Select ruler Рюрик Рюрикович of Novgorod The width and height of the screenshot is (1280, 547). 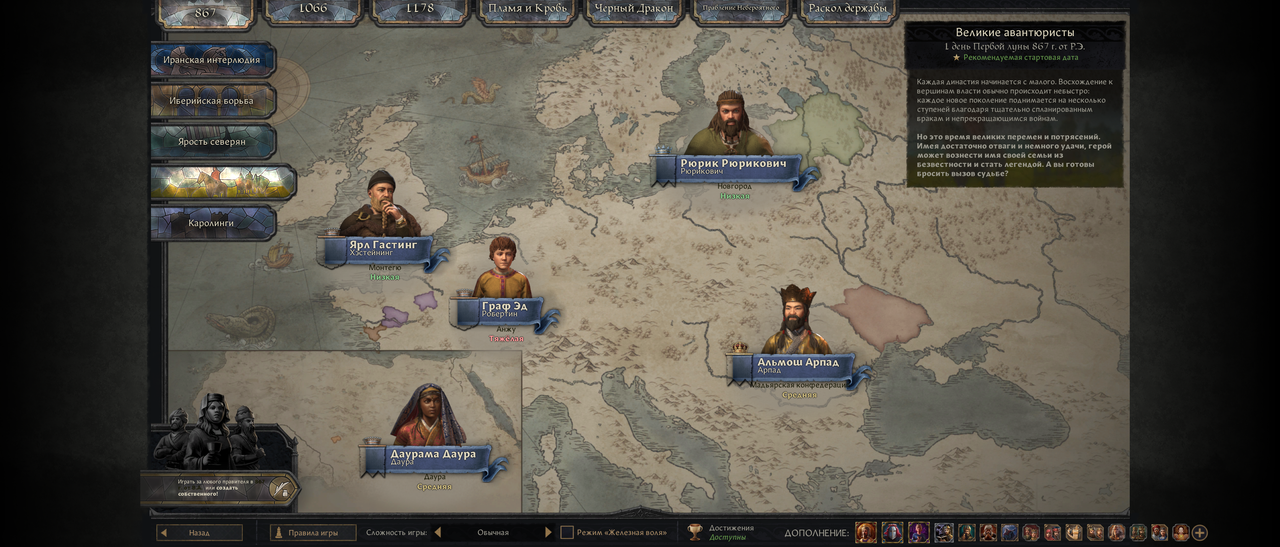coord(733,166)
